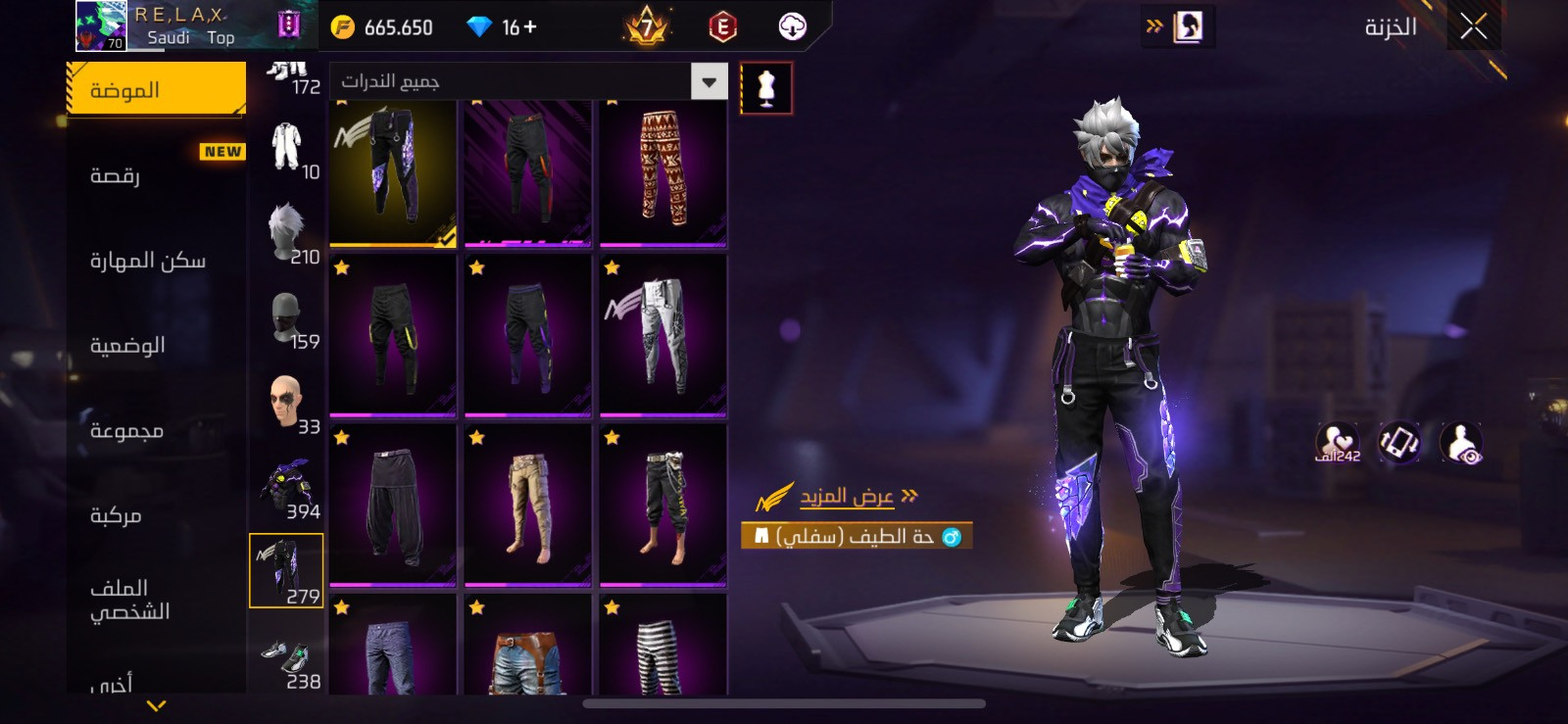This screenshot has width=1568, height=724.
Task: Open the face mask category with 159 items
Action: click(288, 318)
